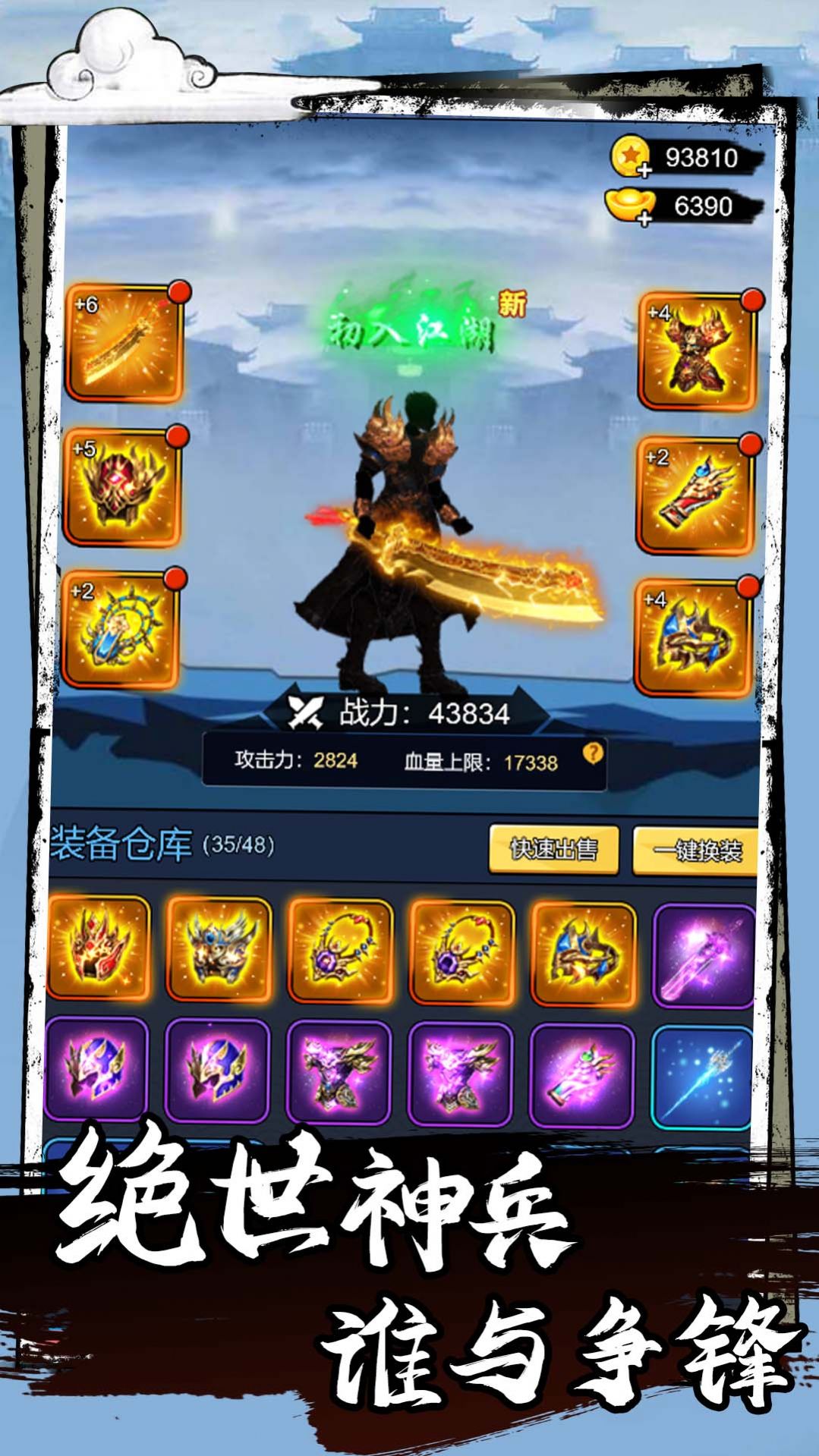Click the 快速出售 quick sell button
This screenshot has width=819, height=1456.
pos(553,850)
